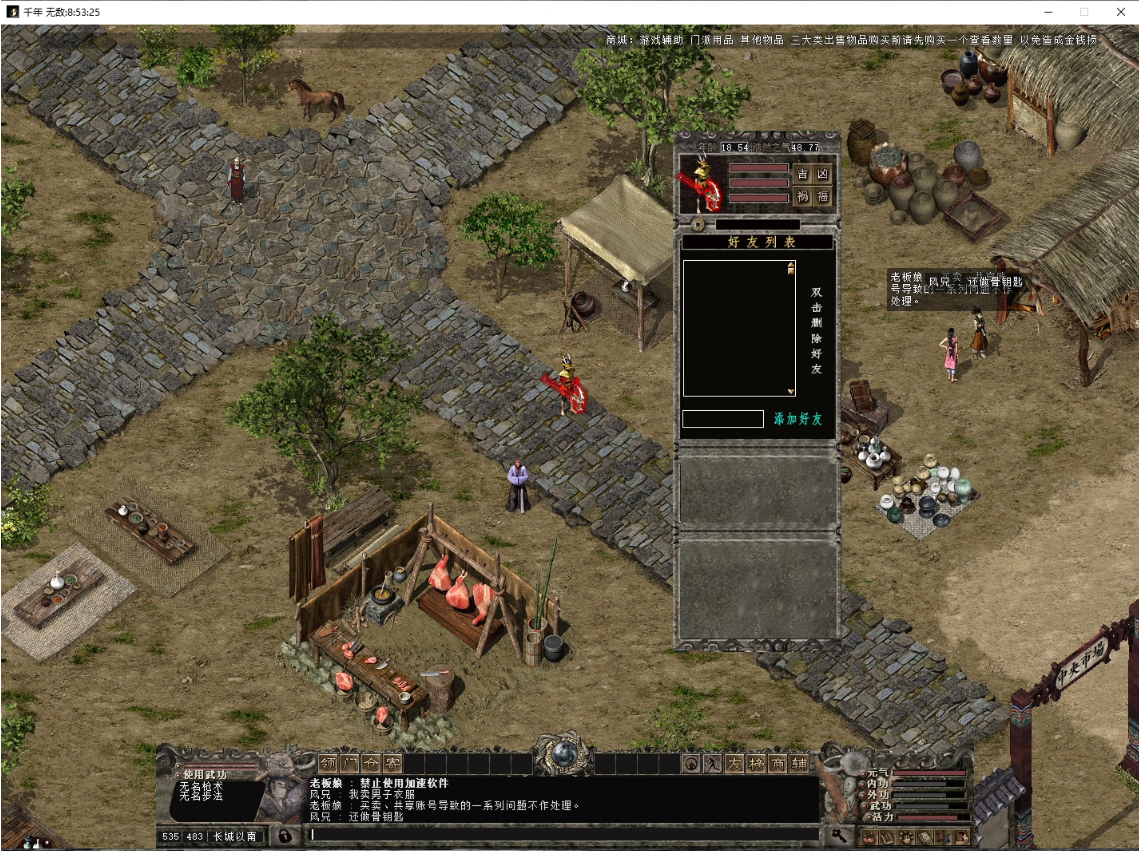Open the 榜 ranking button

[x=756, y=763]
